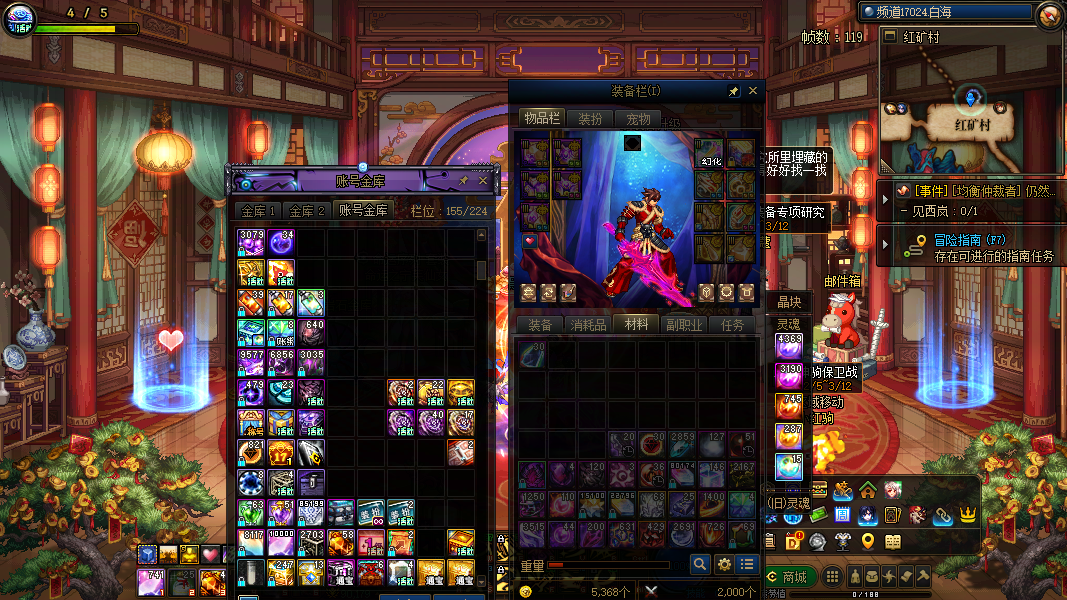This screenshot has height=600, width=1067.
Task: Open the 宠物 tab
Action: click(638, 119)
